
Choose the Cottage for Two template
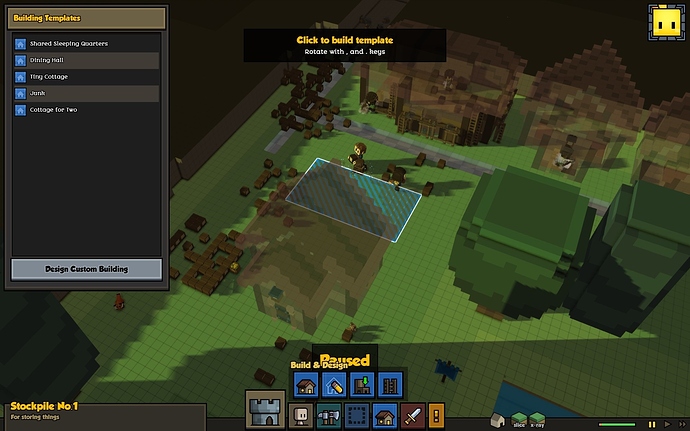click(85, 109)
